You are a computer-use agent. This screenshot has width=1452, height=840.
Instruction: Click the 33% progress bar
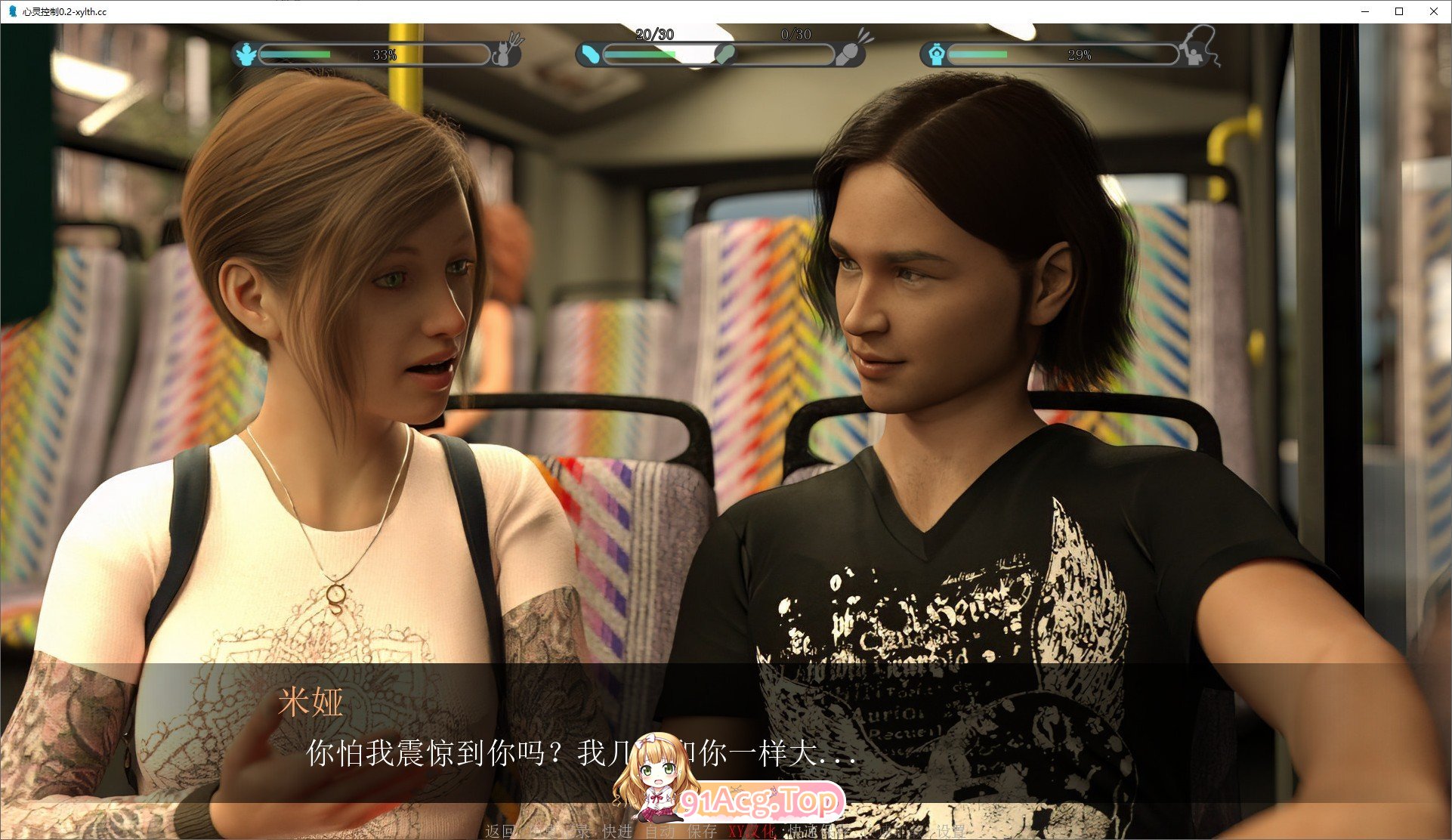(374, 54)
